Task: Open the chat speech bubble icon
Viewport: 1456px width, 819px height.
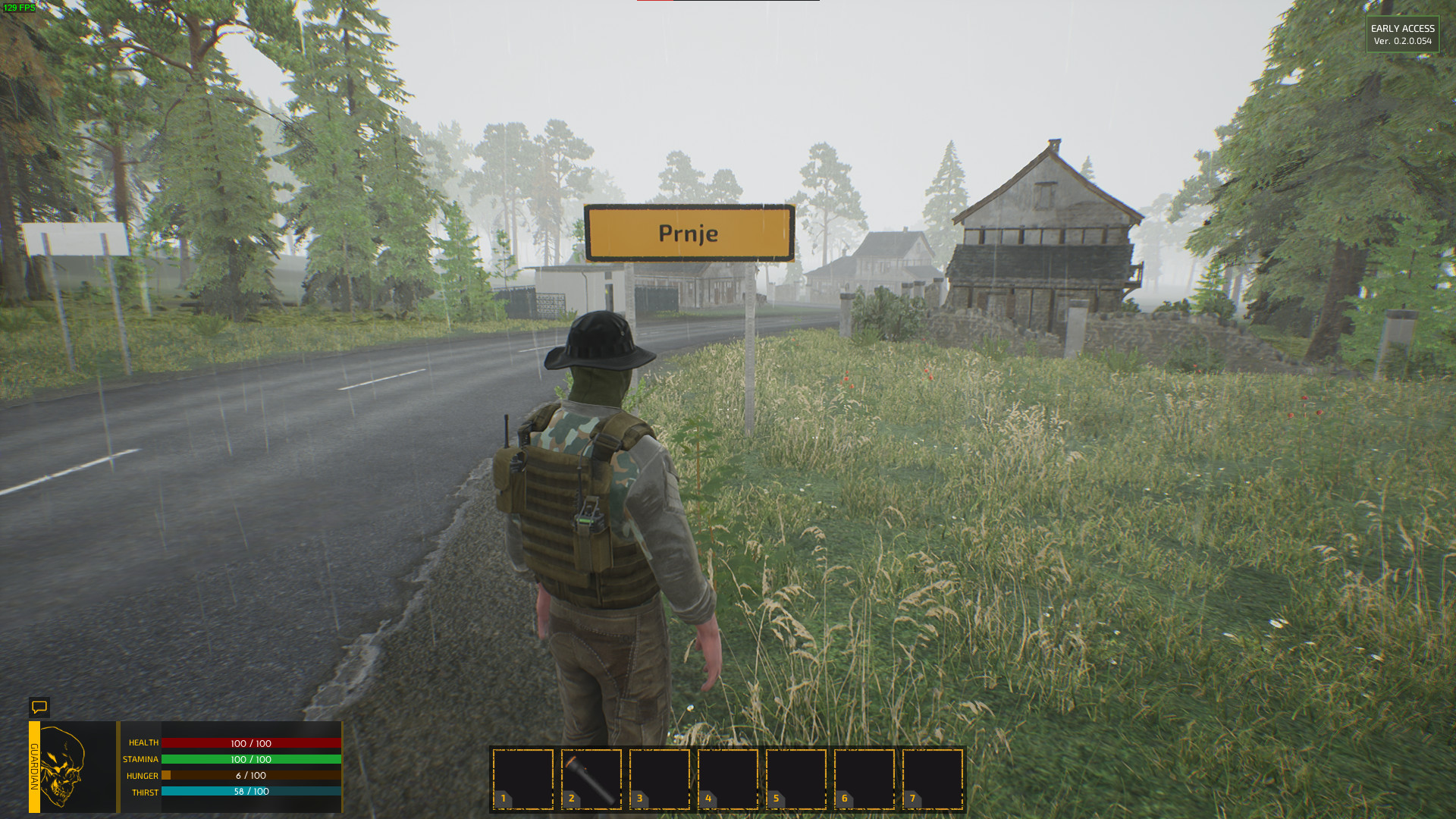Action: point(39,707)
